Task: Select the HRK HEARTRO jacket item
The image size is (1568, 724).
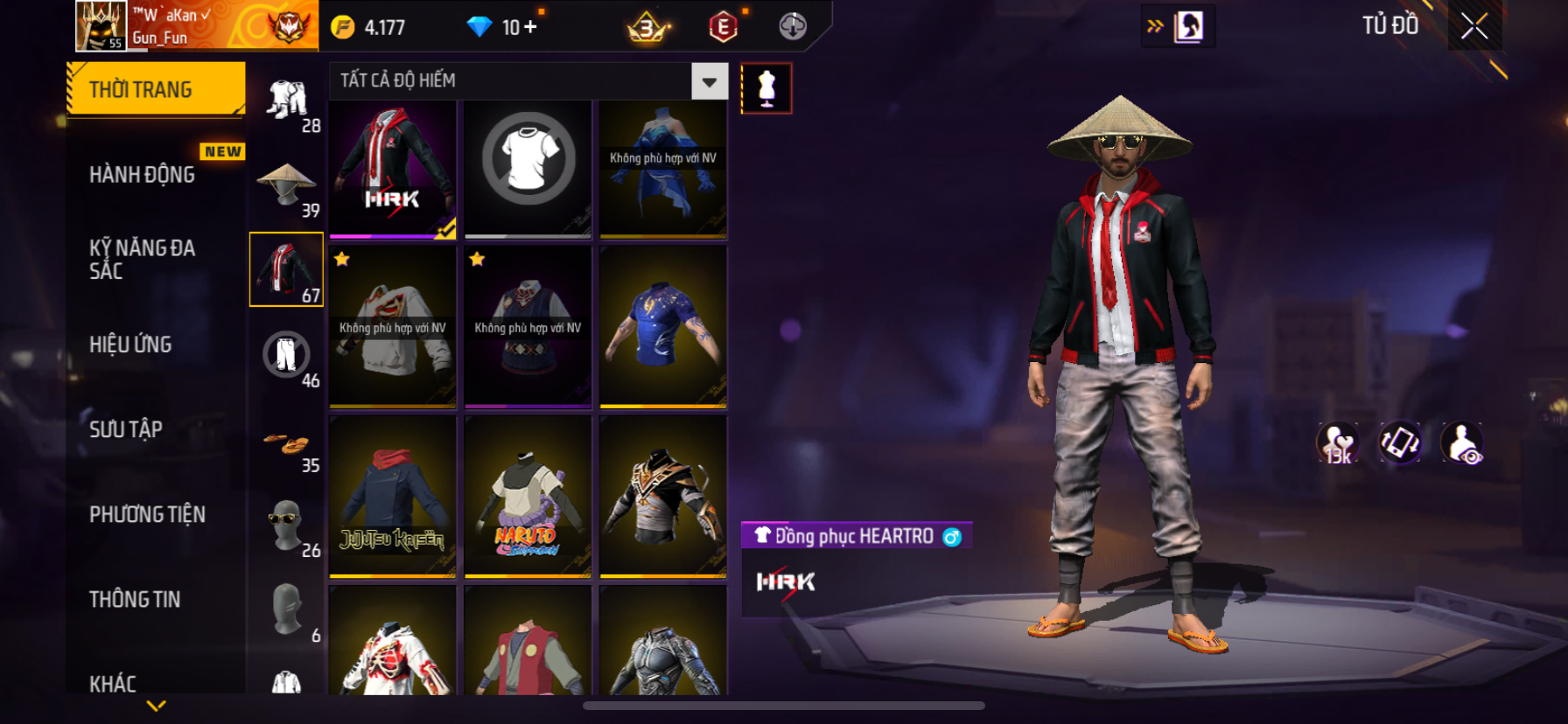Action: pyautogui.click(x=393, y=169)
